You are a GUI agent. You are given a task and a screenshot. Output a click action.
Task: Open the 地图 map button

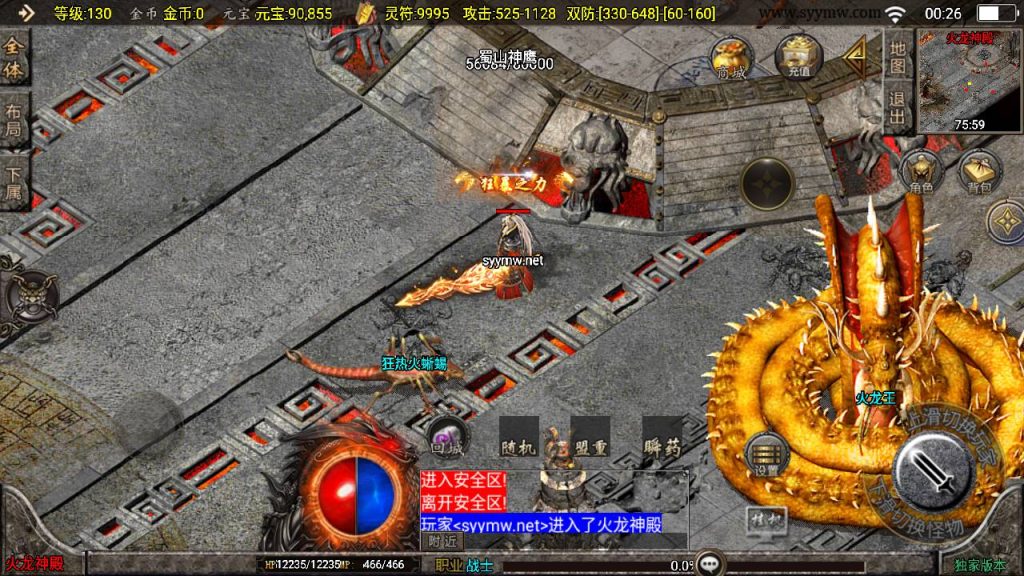[x=898, y=58]
